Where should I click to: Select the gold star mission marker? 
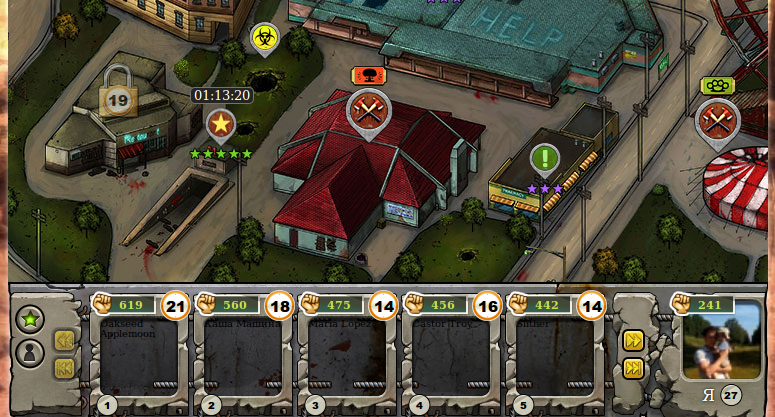[220, 124]
